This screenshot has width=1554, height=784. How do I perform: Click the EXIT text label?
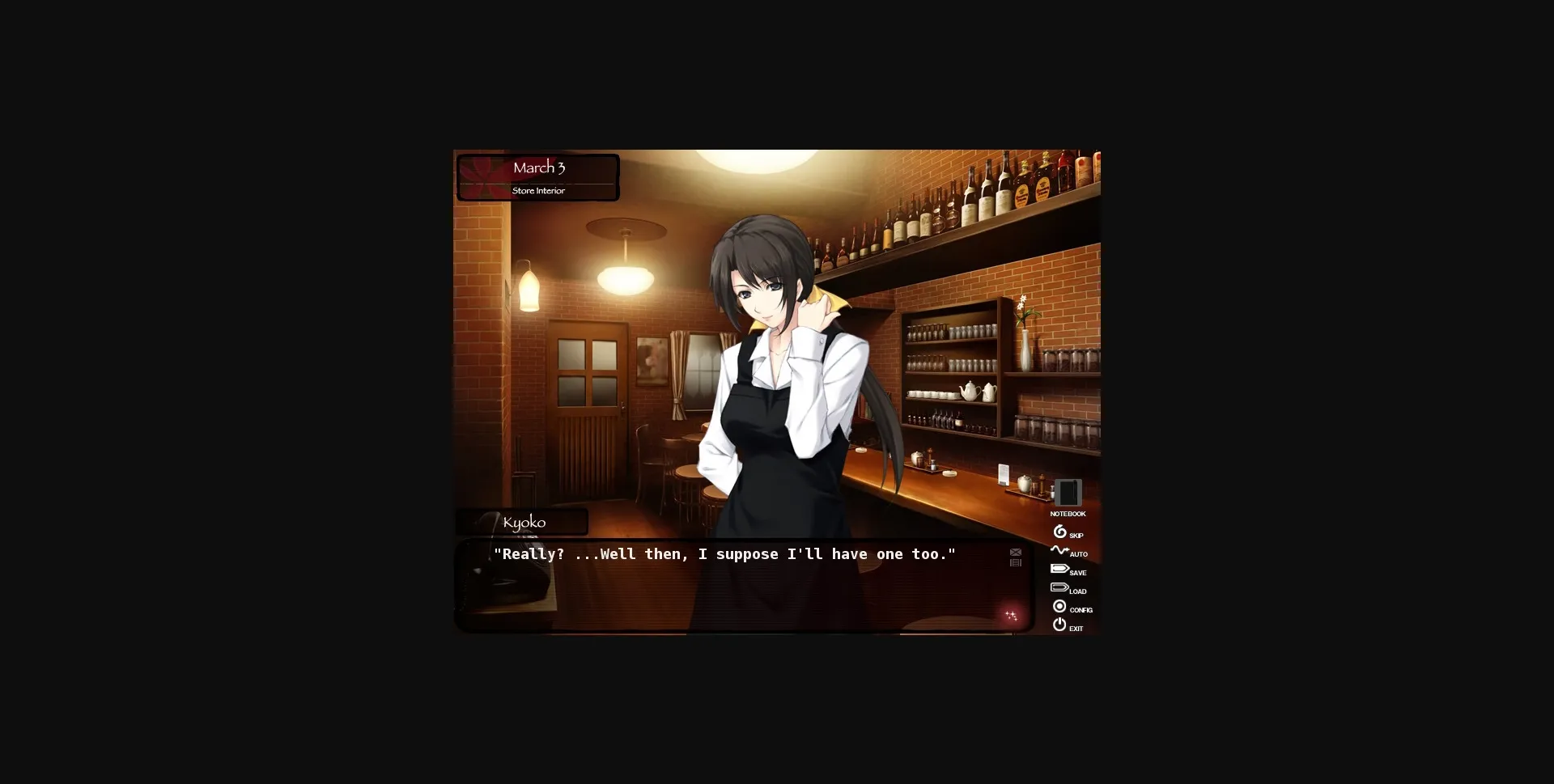tap(1076, 629)
